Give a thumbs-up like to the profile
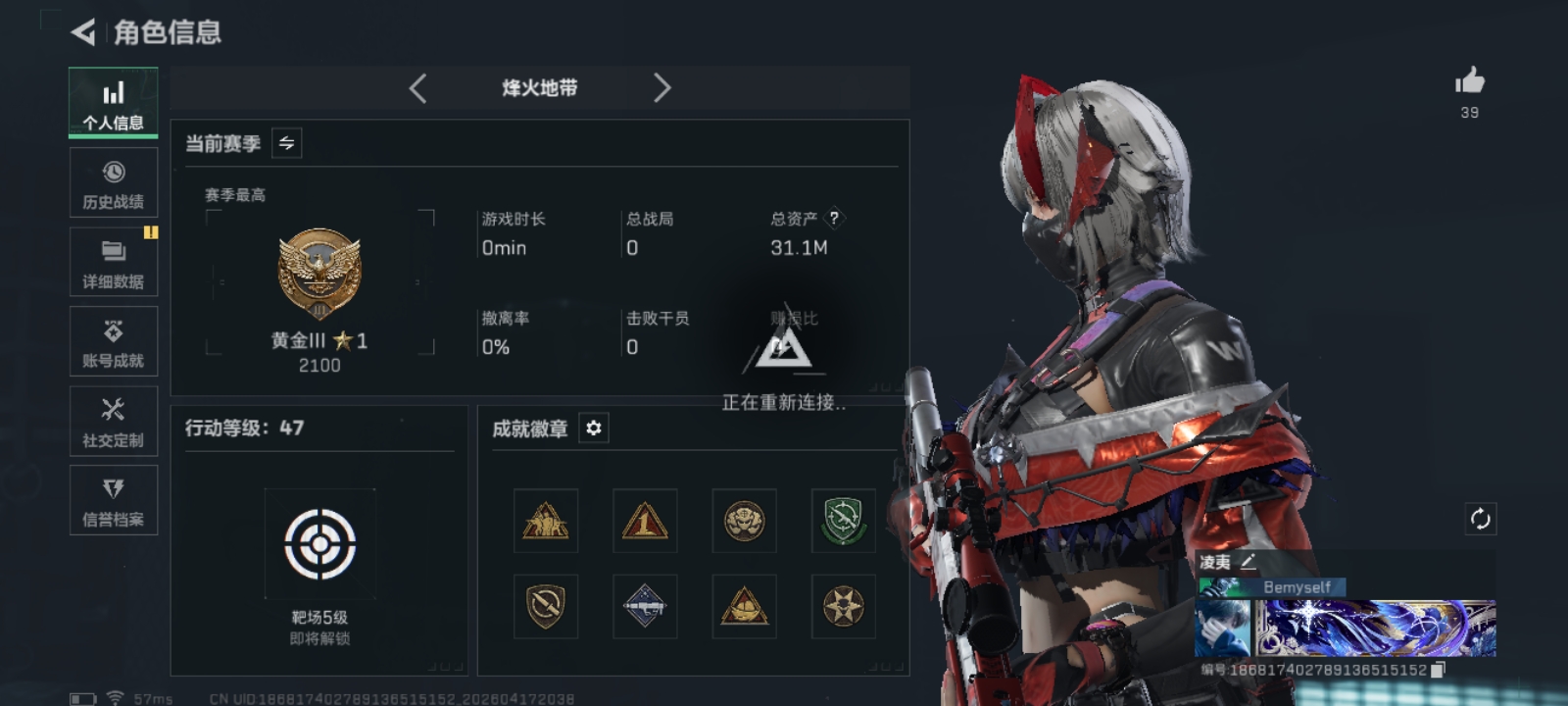The width and height of the screenshot is (1568, 706). click(1469, 81)
